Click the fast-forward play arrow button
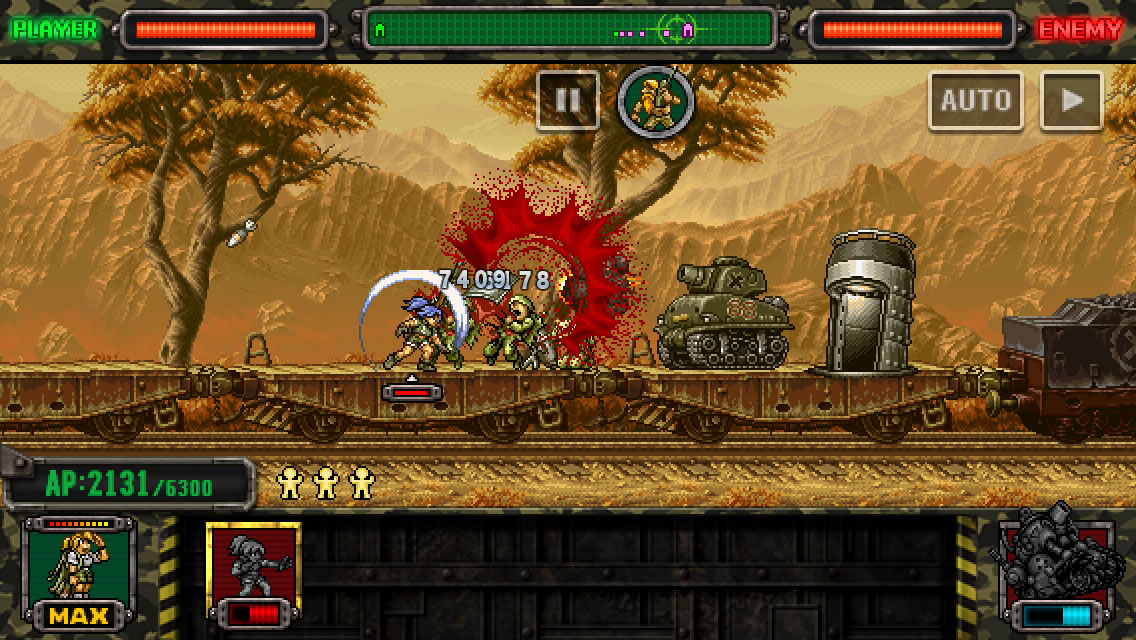Screen dimensions: 1136x640 click(1071, 100)
